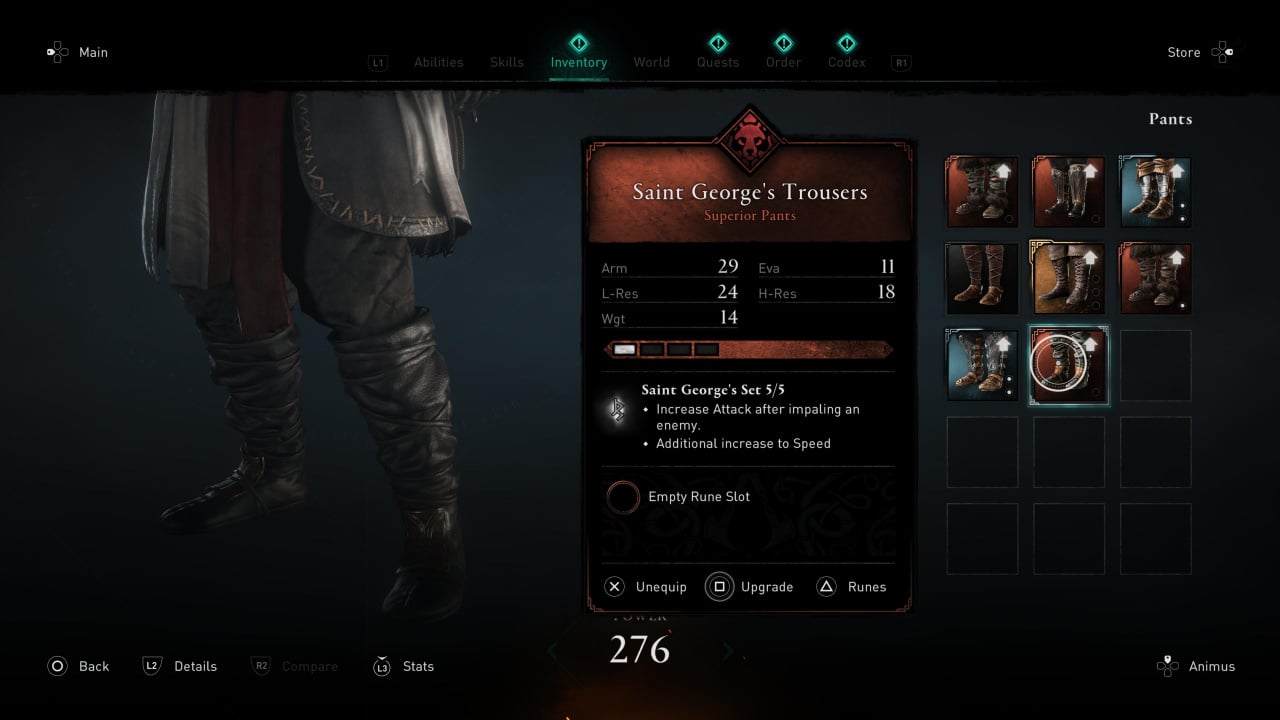Open the Animus menu
Image resolution: width=1280 pixels, height=720 pixels.
(1196, 666)
